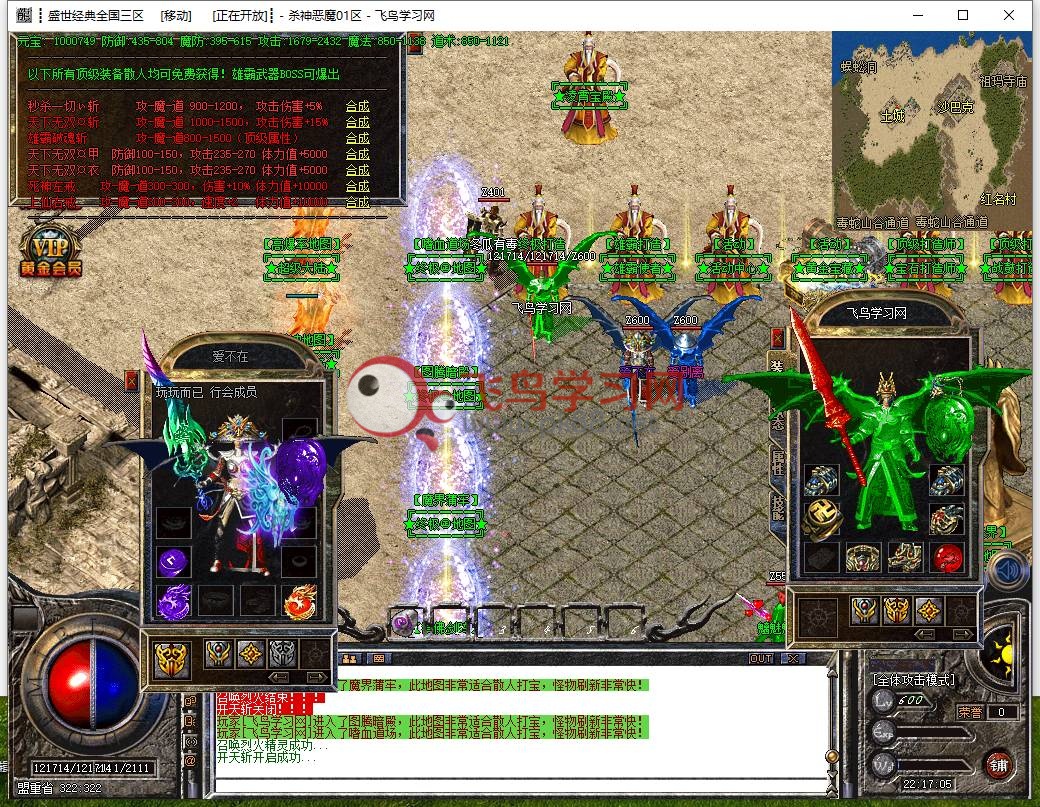Switch to the 属性 attributes tab
1040x807 pixels.
pyautogui.click(x=778, y=461)
